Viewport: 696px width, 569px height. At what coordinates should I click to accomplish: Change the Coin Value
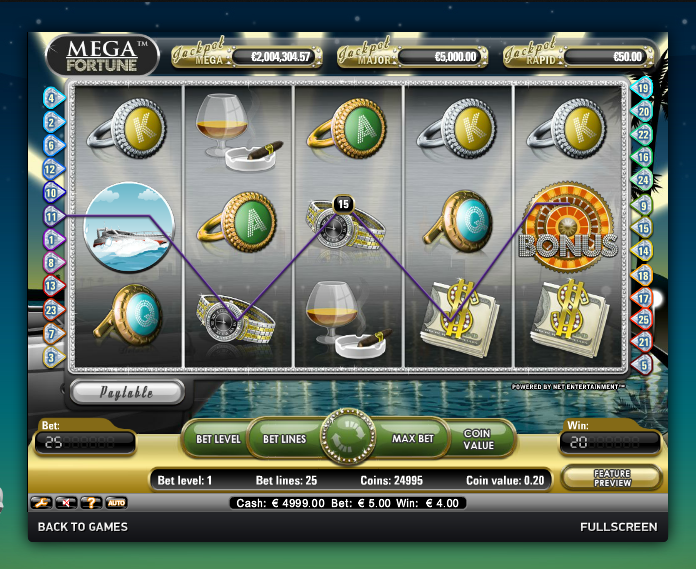click(x=478, y=439)
